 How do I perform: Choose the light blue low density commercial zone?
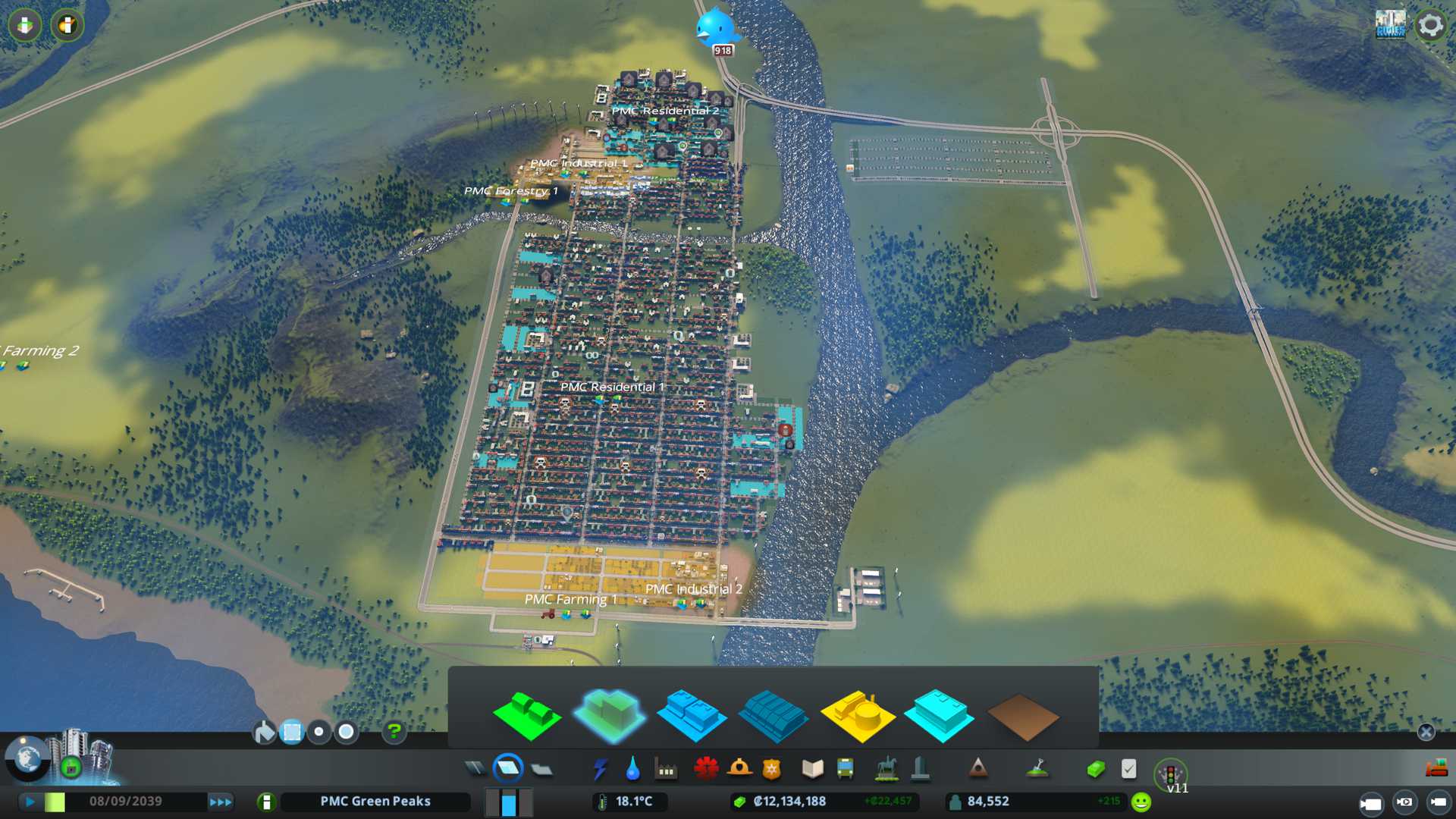691,715
